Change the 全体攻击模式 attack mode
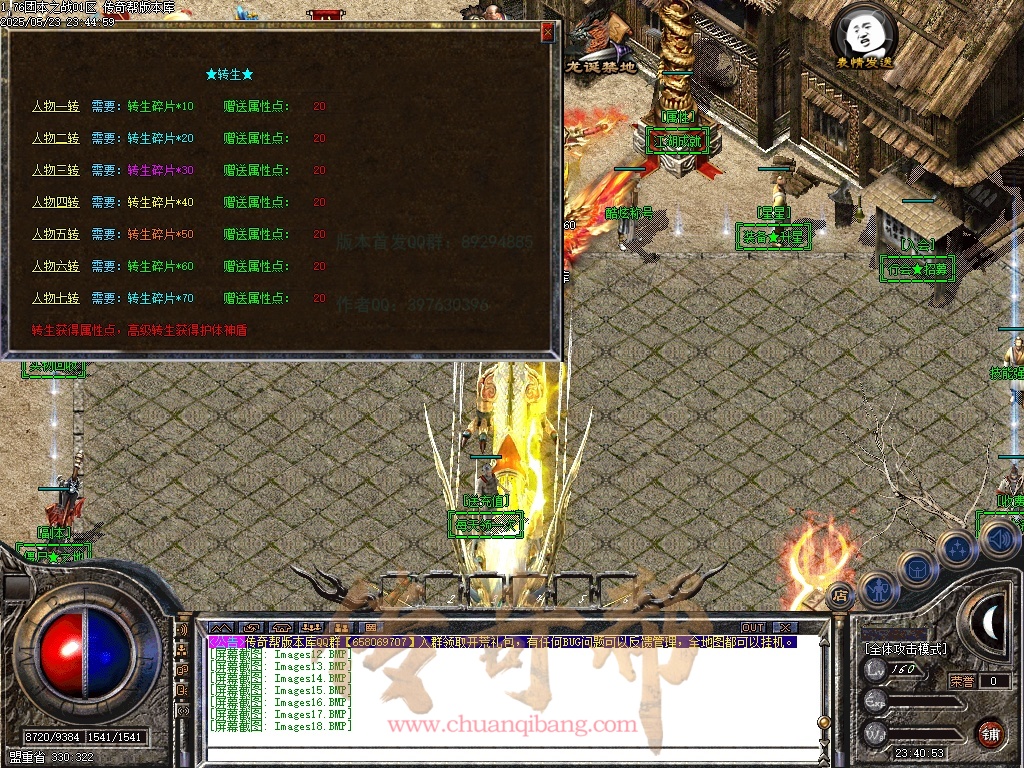Image resolution: width=1024 pixels, height=768 pixels. pyautogui.click(x=905, y=649)
